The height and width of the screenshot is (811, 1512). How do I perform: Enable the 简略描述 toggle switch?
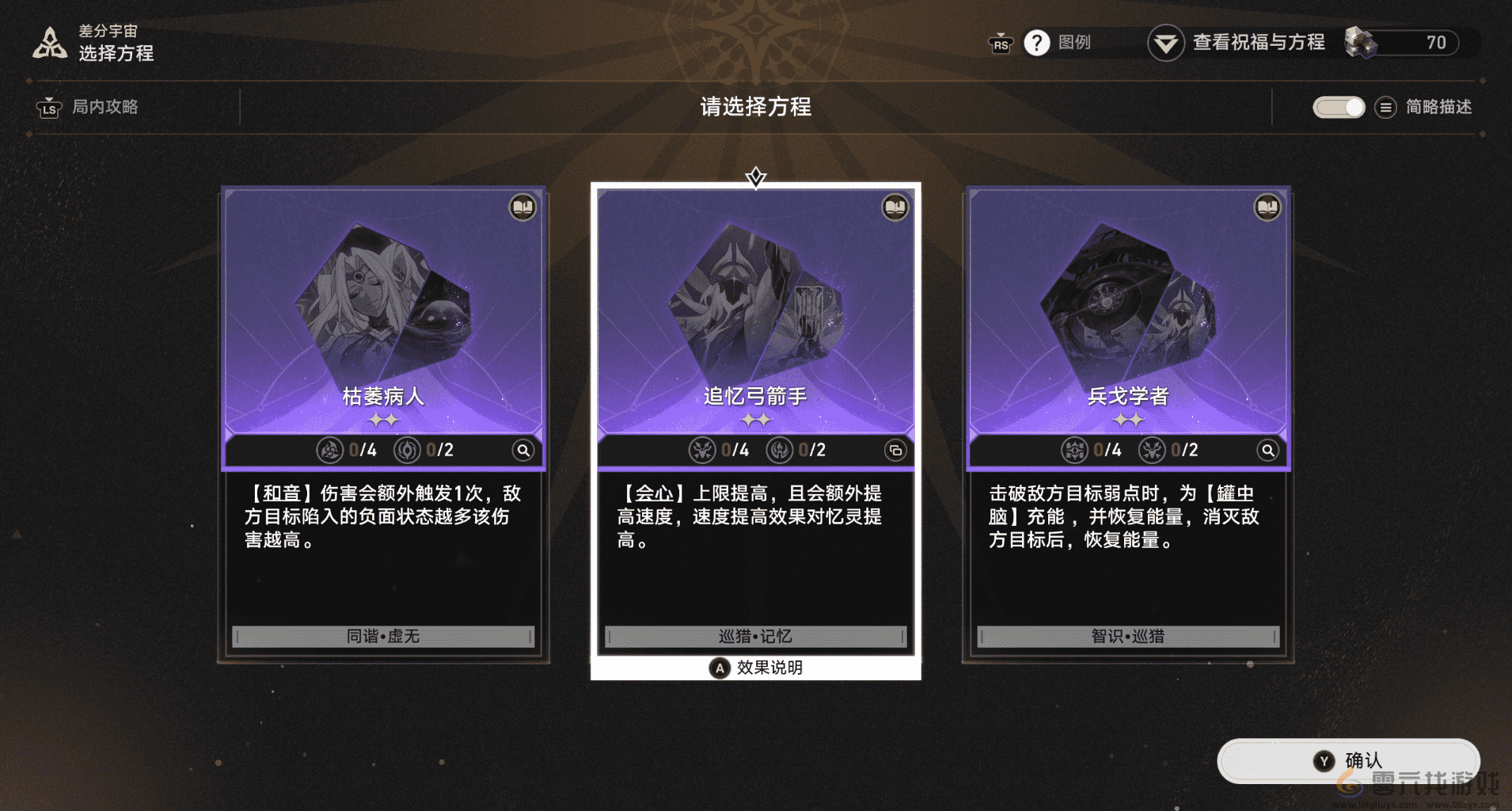pos(1339,107)
